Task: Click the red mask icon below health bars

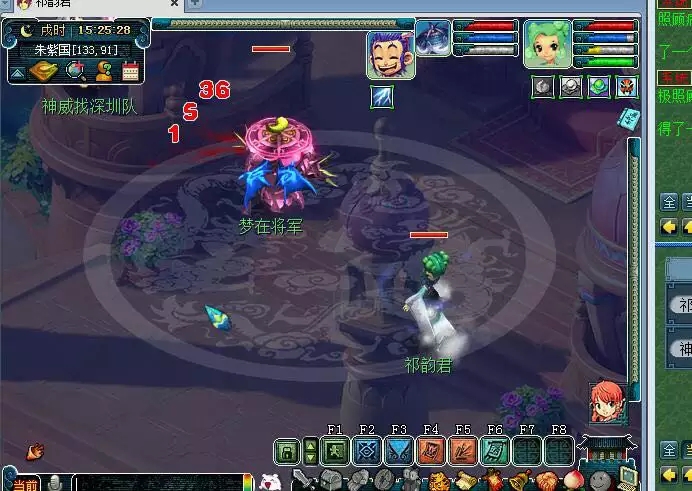Action: click(x=627, y=86)
